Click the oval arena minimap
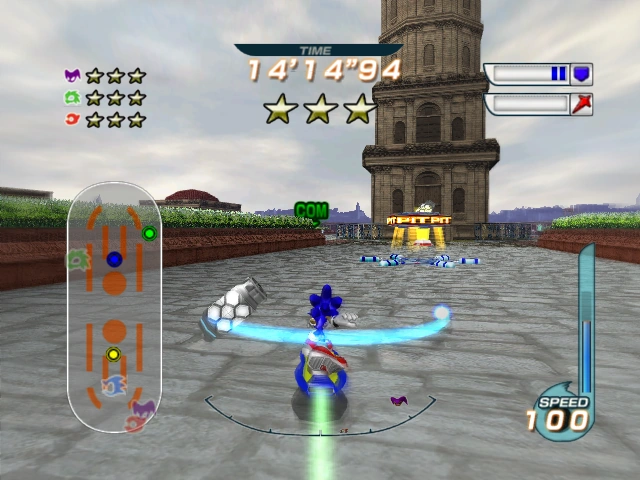The height and width of the screenshot is (480, 640). click(114, 307)
